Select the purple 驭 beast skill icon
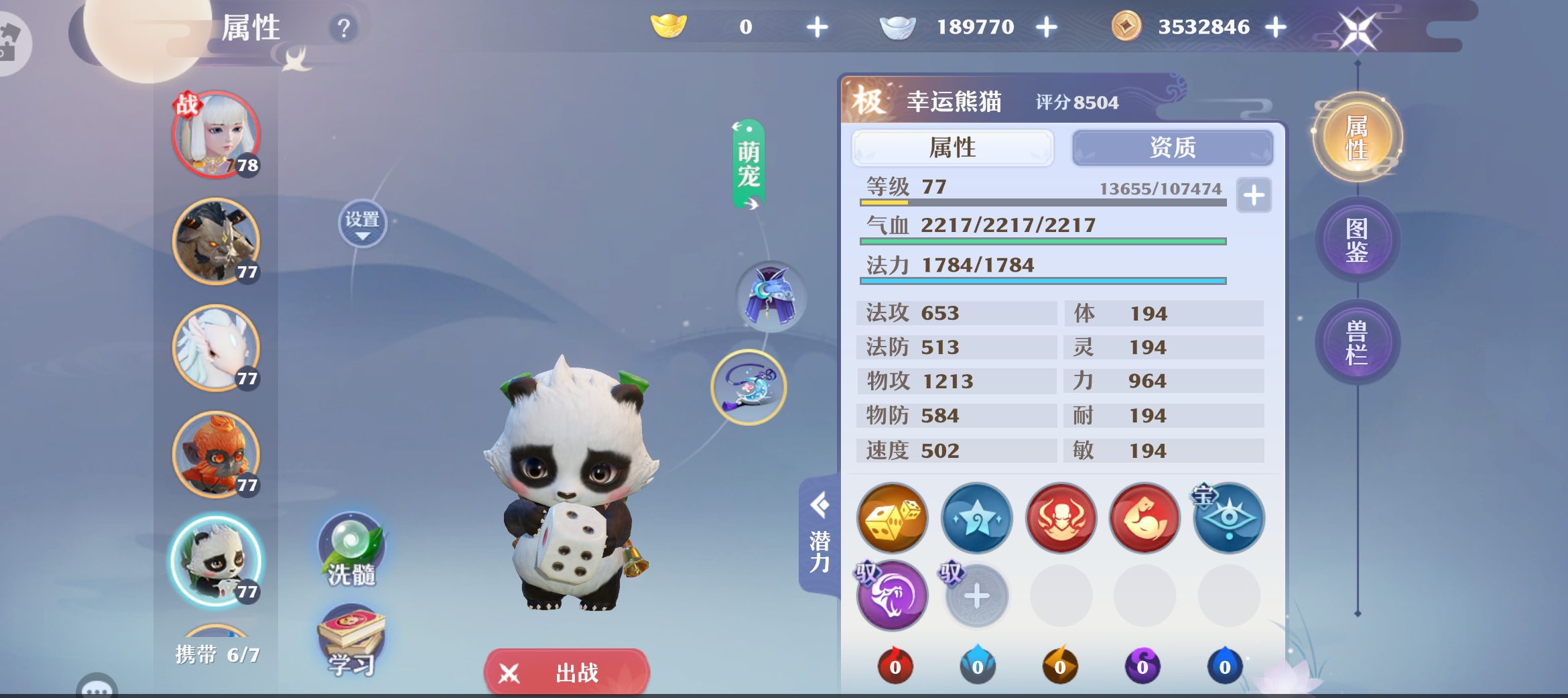 tap(892, 595)
